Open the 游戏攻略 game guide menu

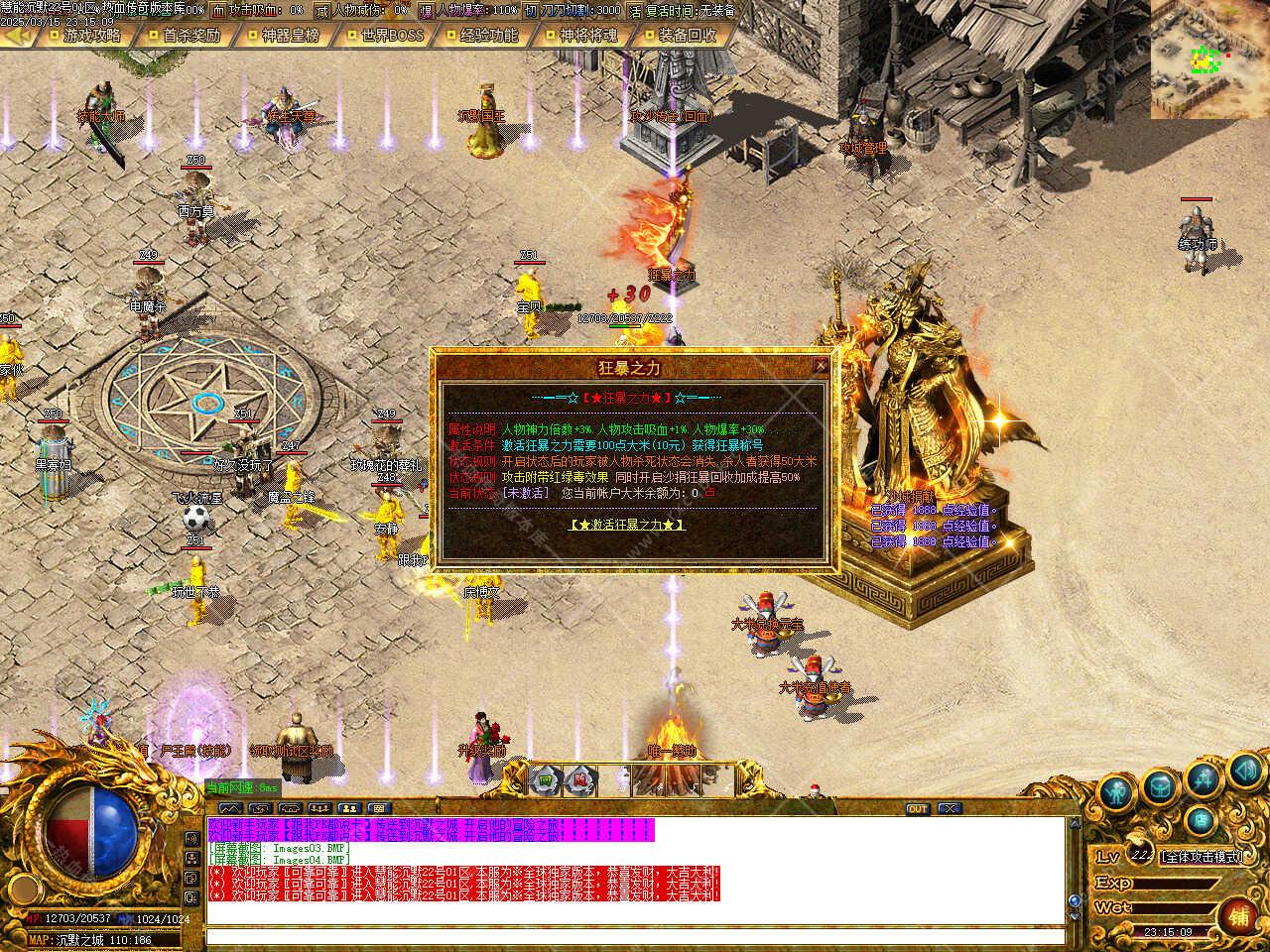[90, 35]
